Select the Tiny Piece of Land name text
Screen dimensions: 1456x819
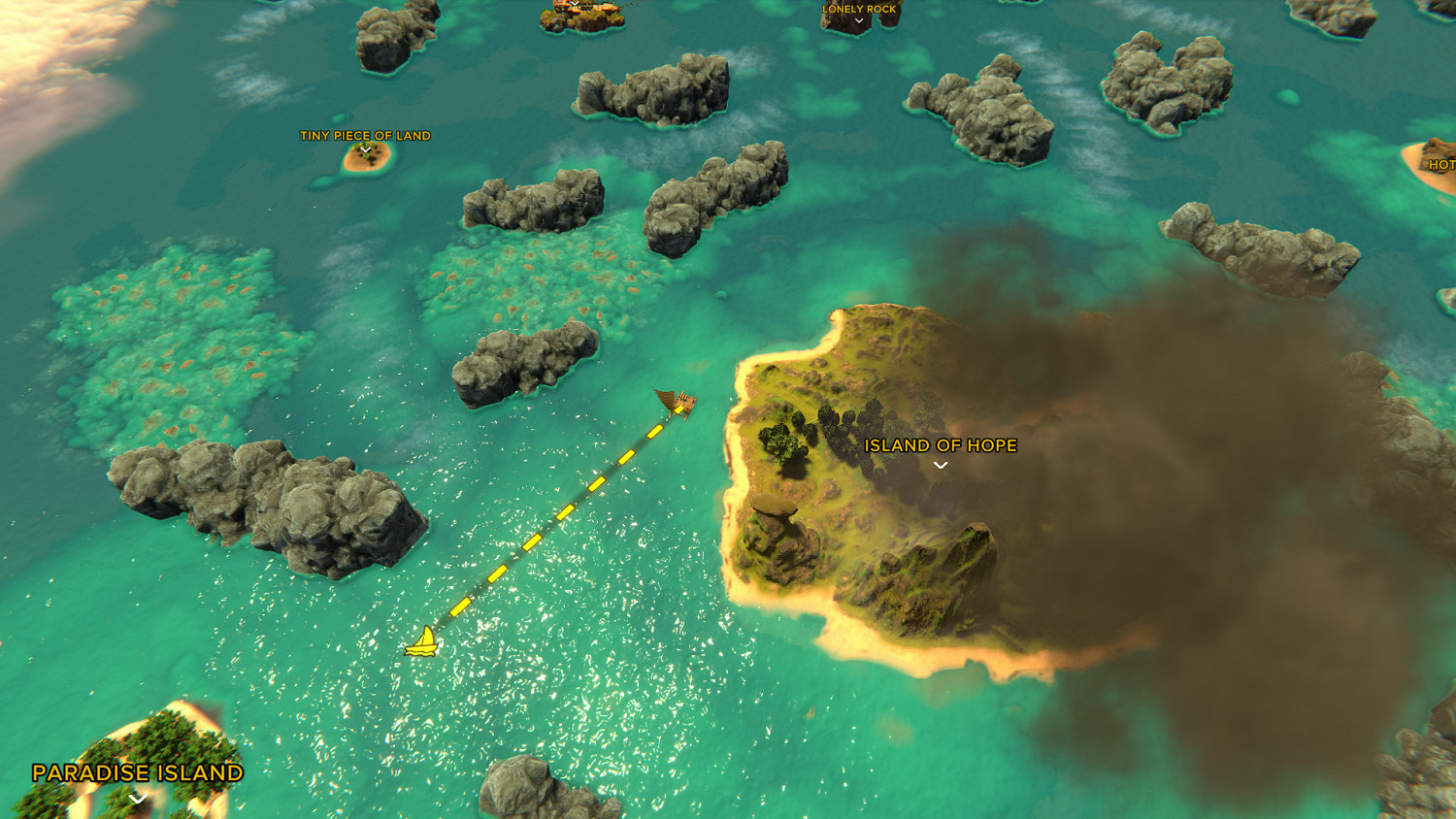365,136
